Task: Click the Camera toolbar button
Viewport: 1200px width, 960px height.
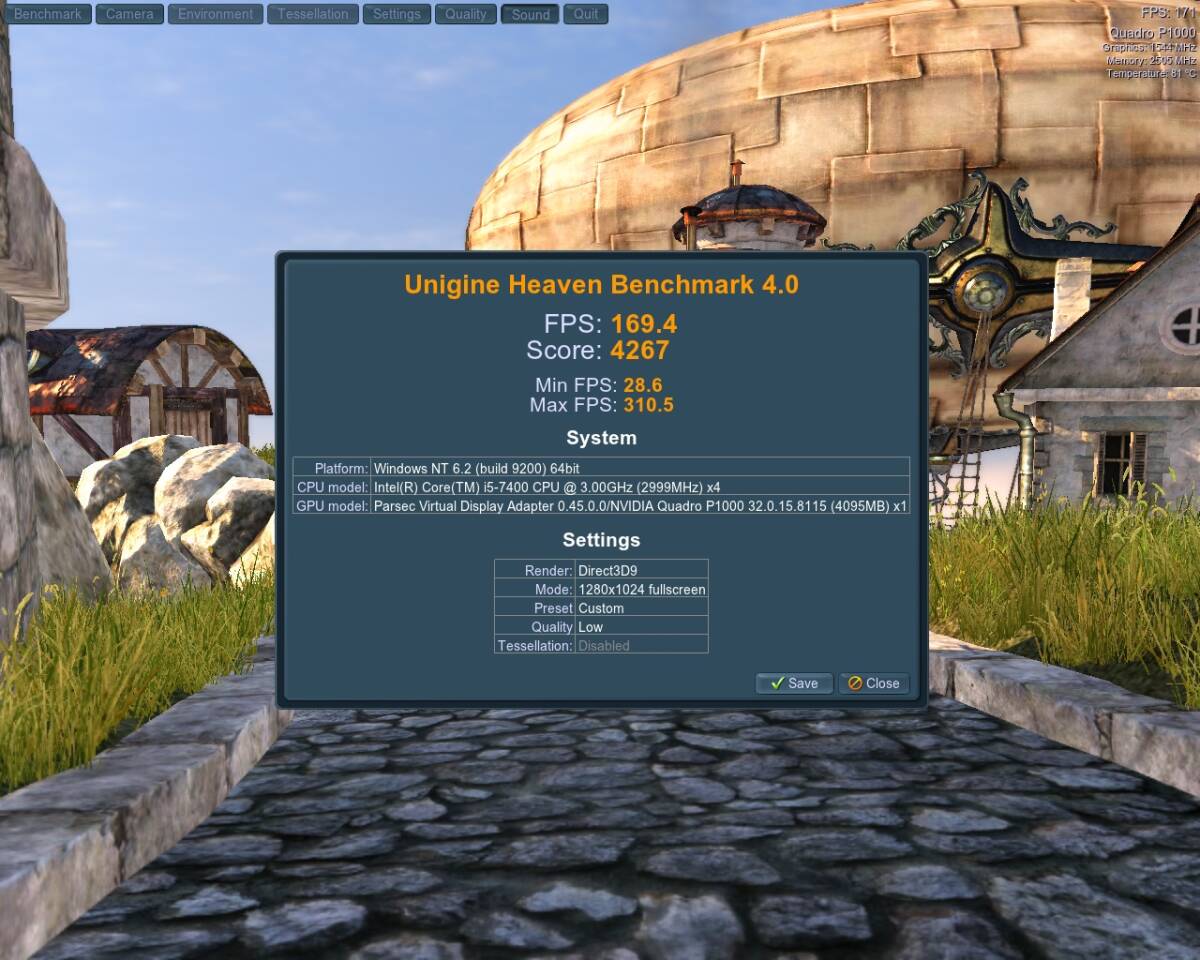Action: [x=129, y=14]
